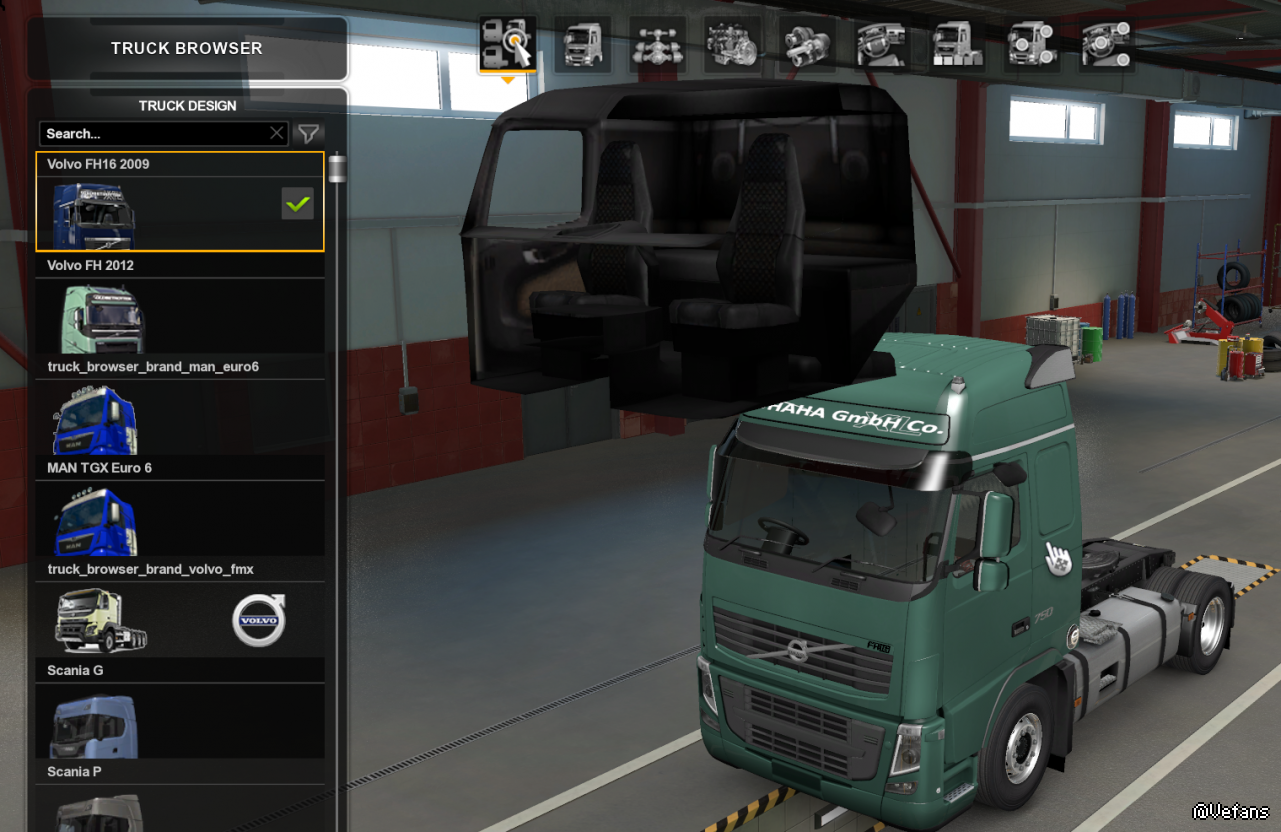Click the Truck Browser header button
Viewport: 1281px width, 832px height.
pyautogui.click(x=187, y=48)
